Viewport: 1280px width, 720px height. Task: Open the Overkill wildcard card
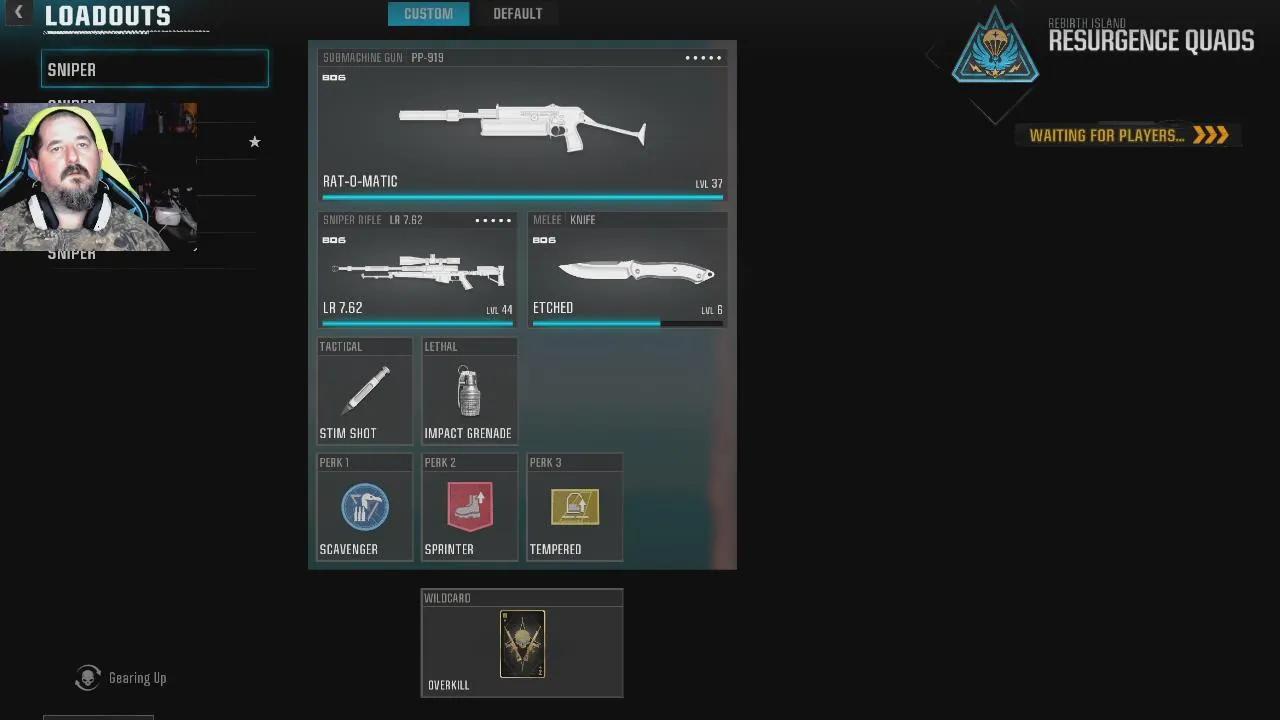pyautogui.click(x=521, y=643)
